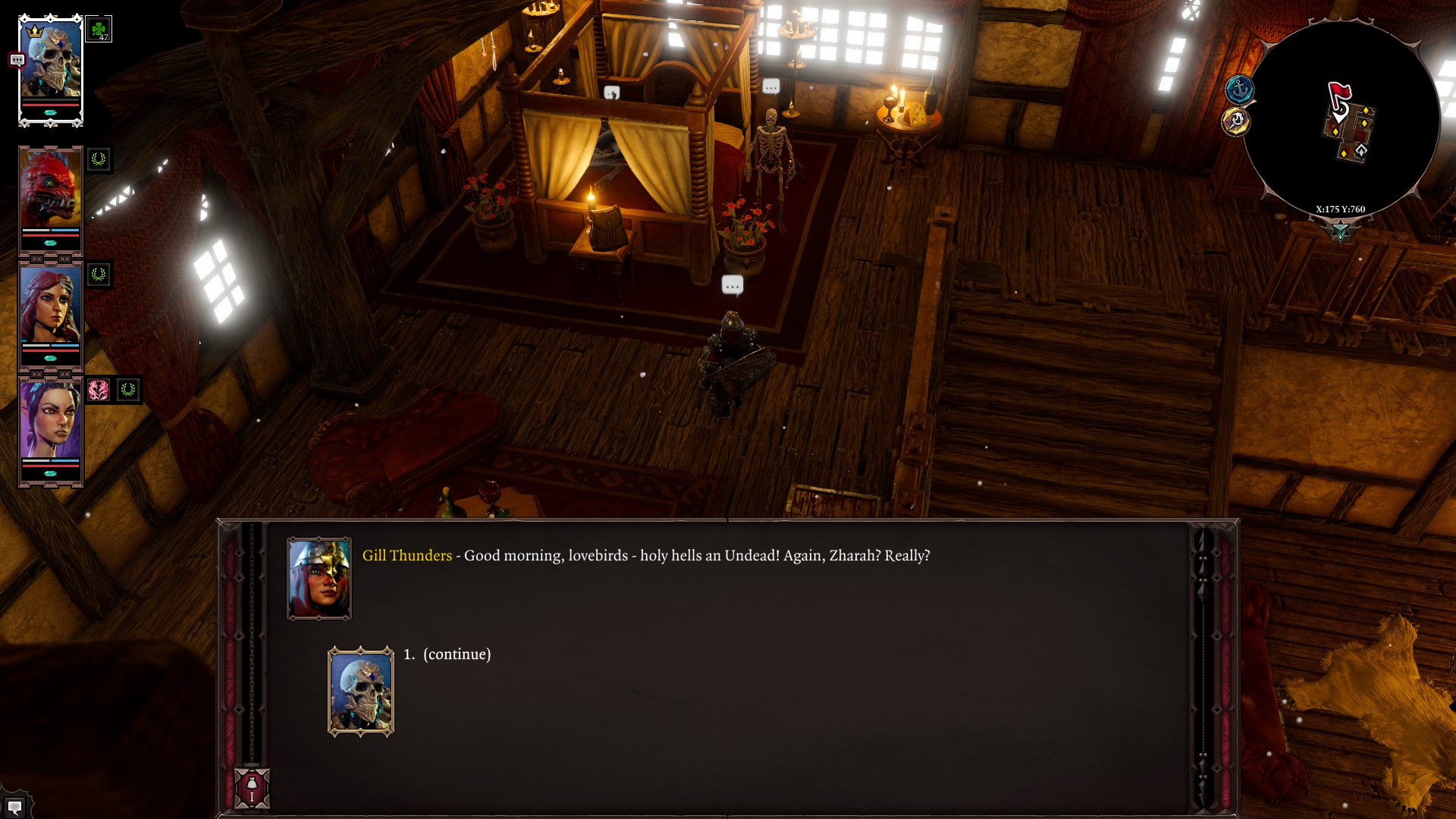
Task: Click the teal arrow below the minimap
Action: [1340, 231]
